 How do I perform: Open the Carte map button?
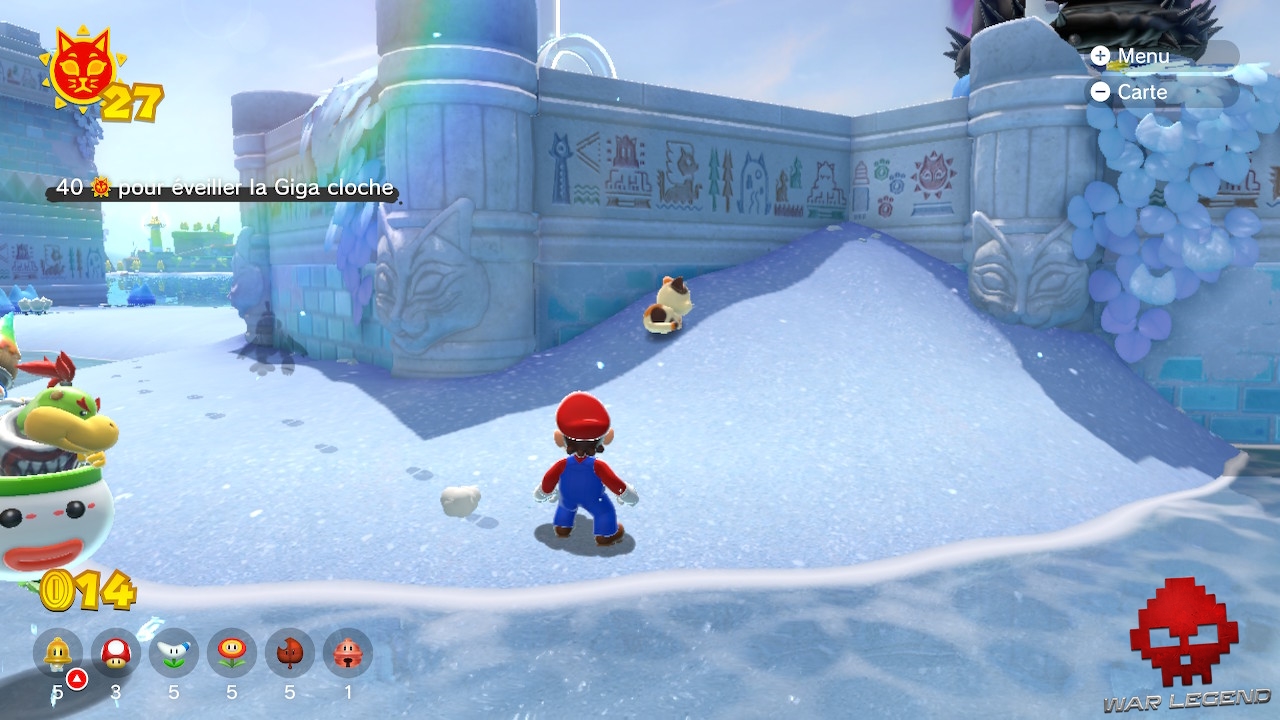[1130, 92]
